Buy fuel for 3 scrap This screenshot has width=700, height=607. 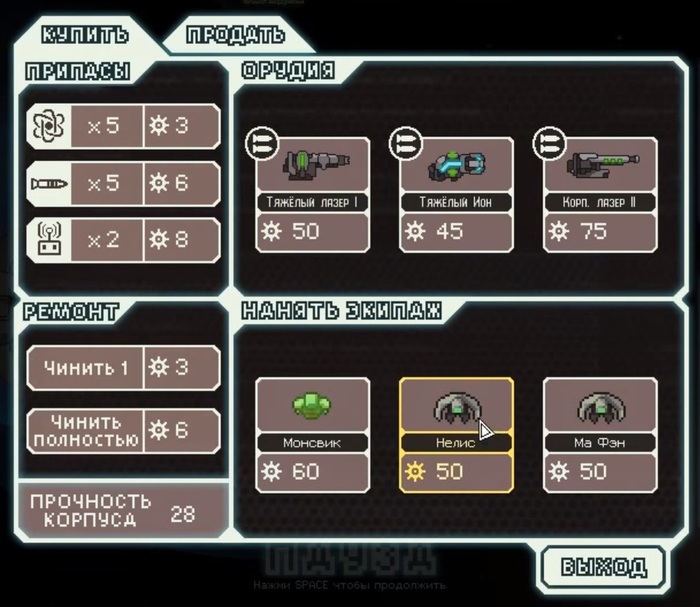123,126
